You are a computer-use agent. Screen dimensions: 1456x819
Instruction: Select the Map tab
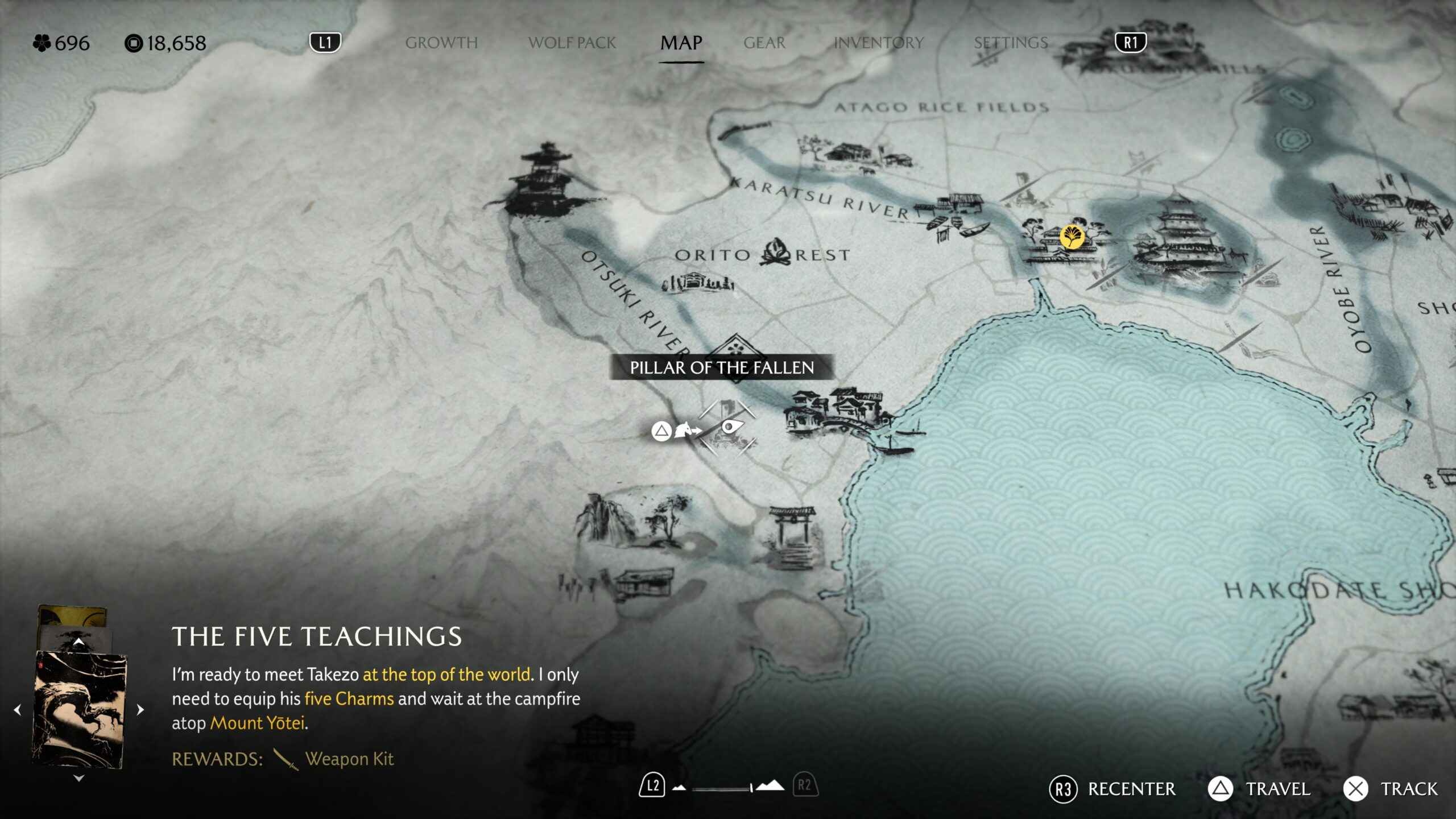click(x=681, y=43)
